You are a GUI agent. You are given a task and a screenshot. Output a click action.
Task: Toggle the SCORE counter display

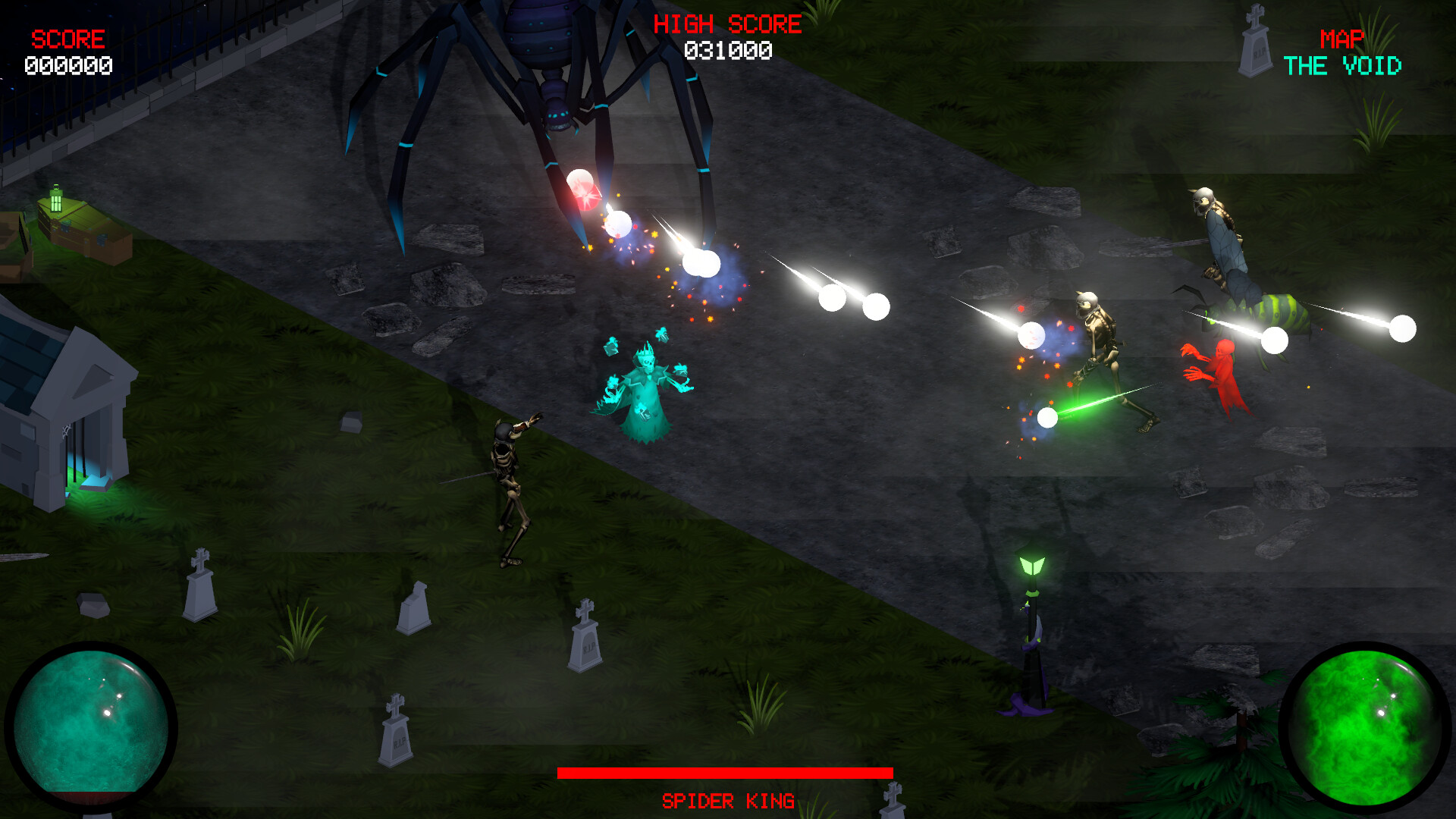67,36
